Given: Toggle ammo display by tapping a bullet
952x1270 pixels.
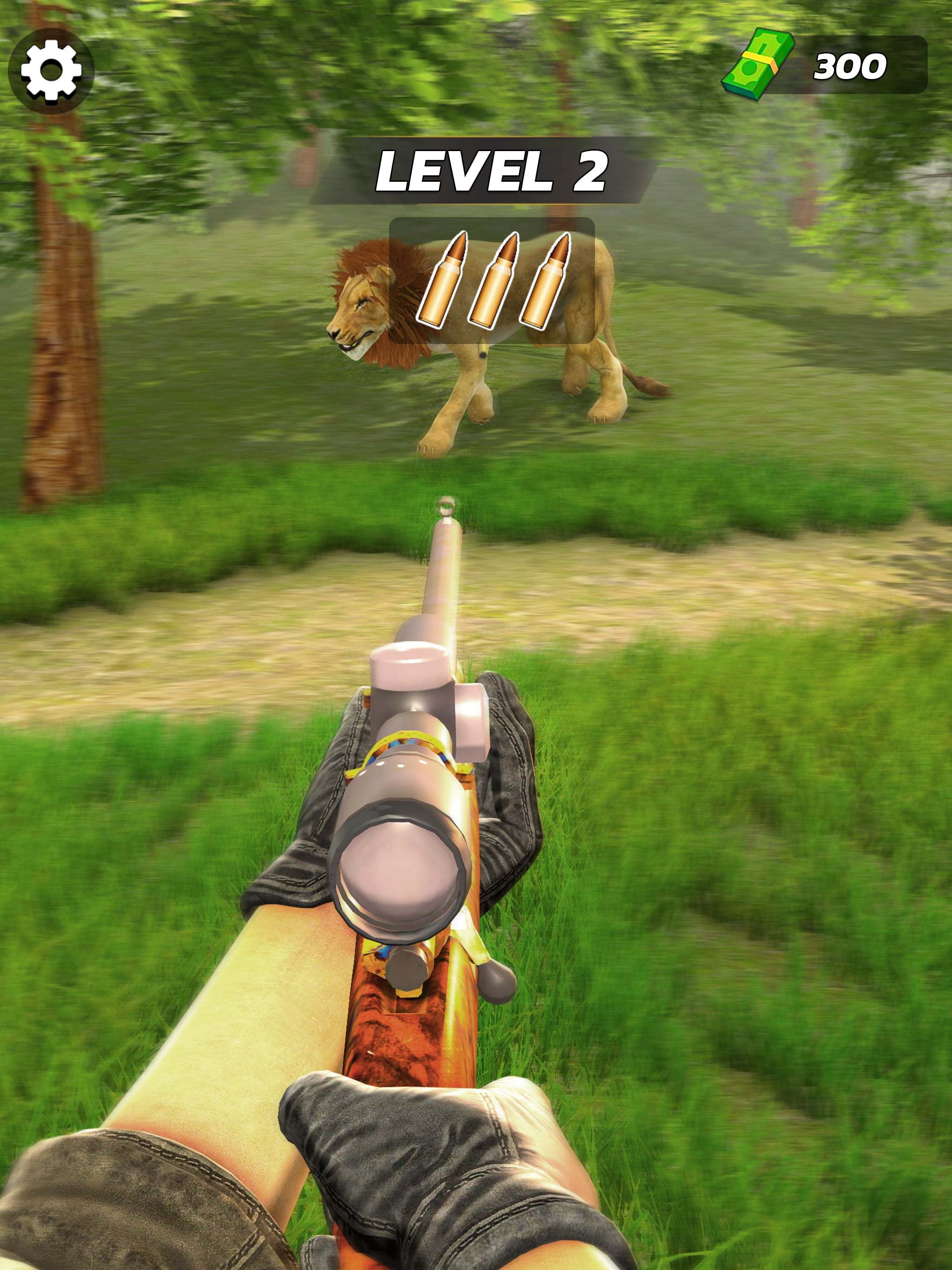Looking at the screenshot, I should [496, 278].
